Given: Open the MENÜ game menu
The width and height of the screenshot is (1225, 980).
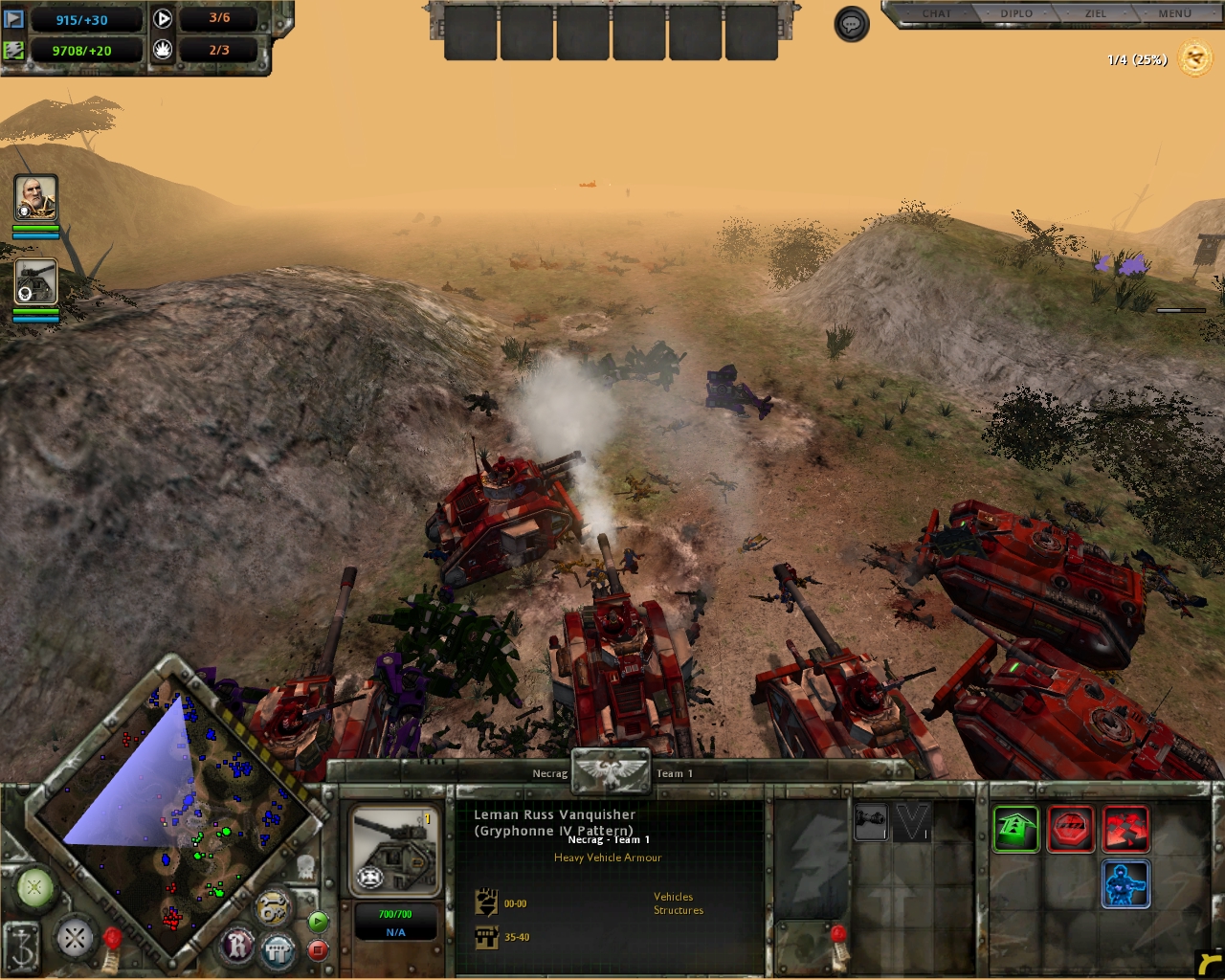Looking at the screenshot, I should (x=1174, y=13).
